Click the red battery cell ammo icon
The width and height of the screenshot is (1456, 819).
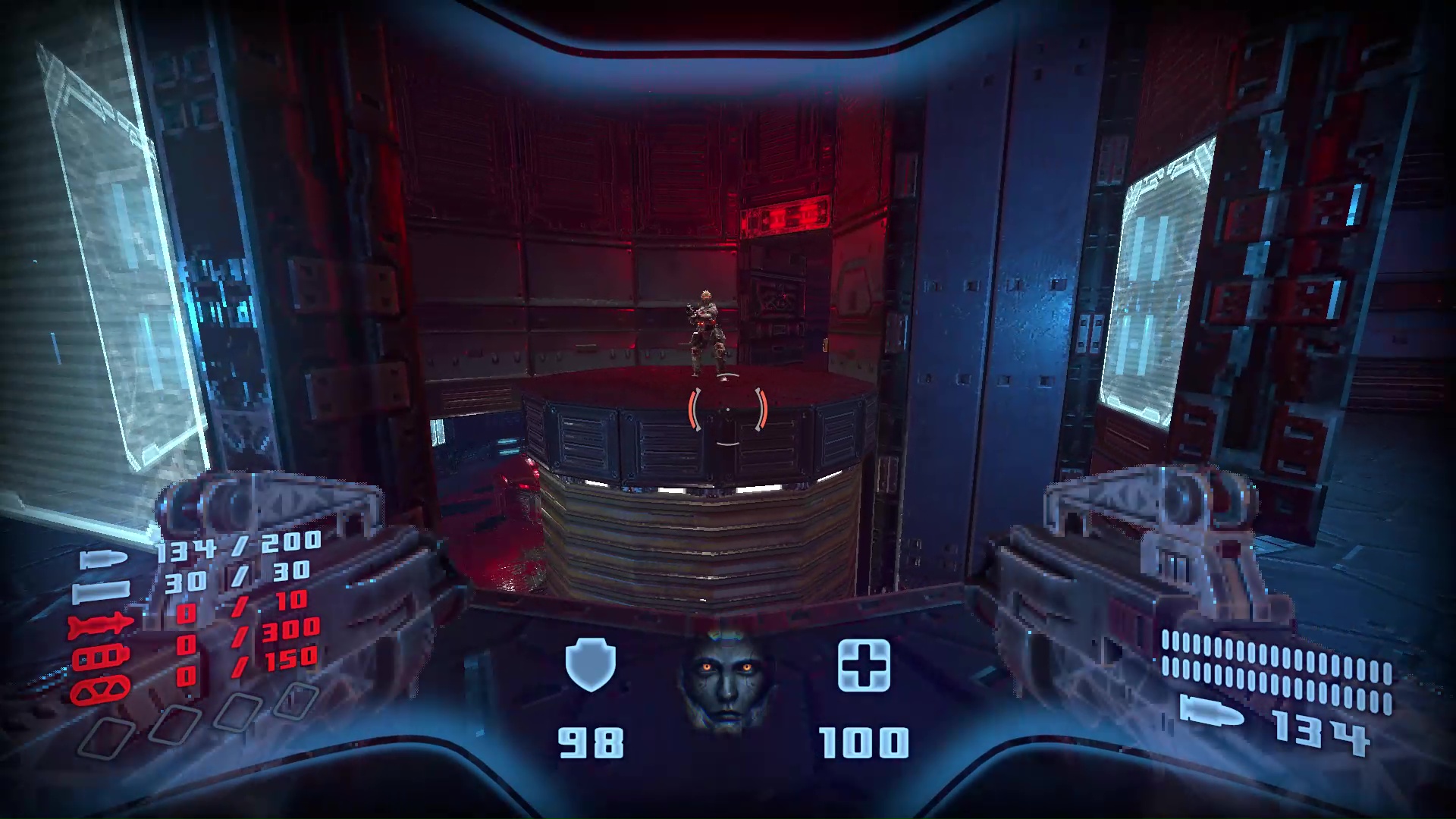pyautogui.click(x=101, y=657)
